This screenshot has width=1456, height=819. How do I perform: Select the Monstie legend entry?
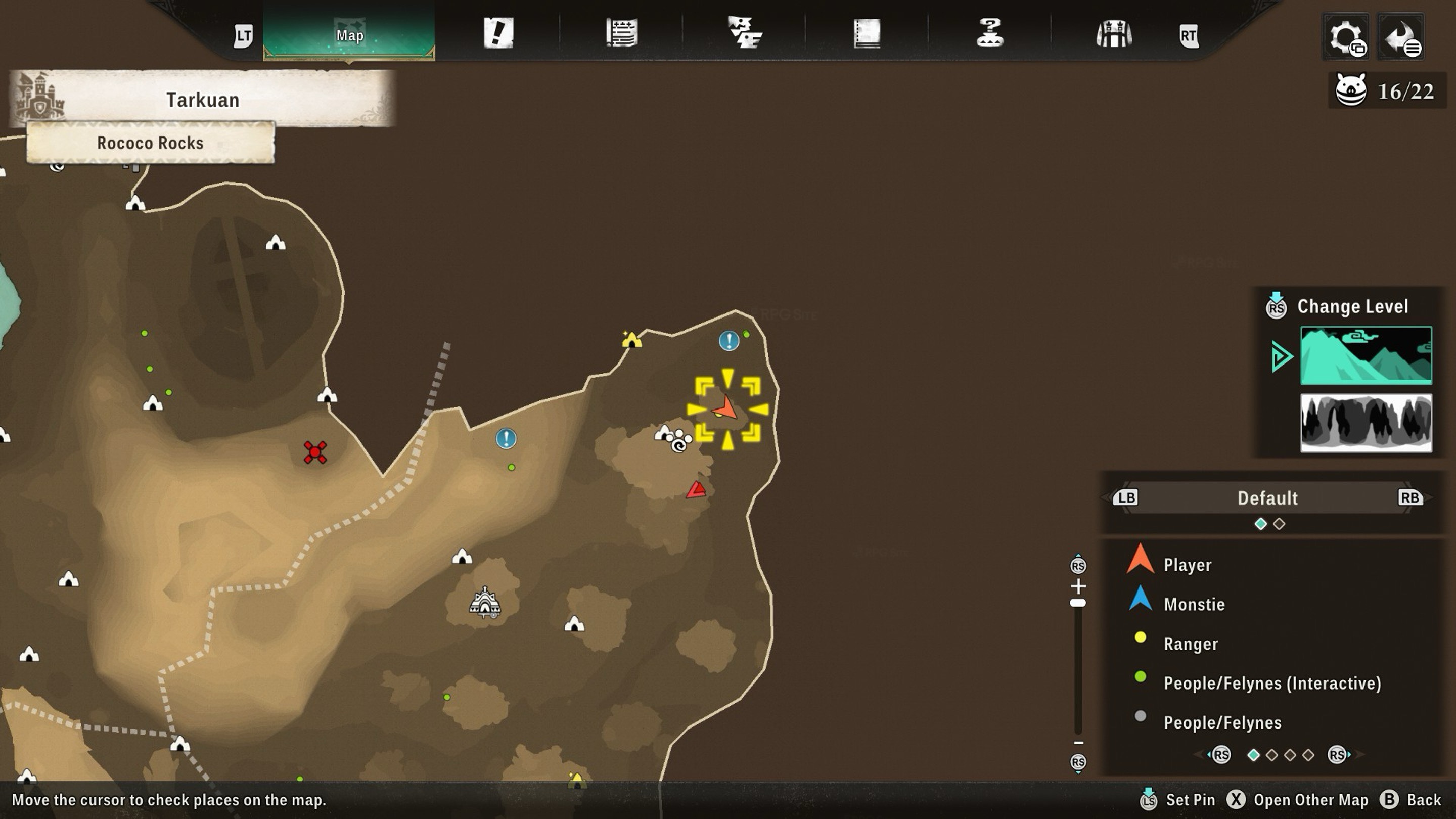click(x=1194, y=604)
